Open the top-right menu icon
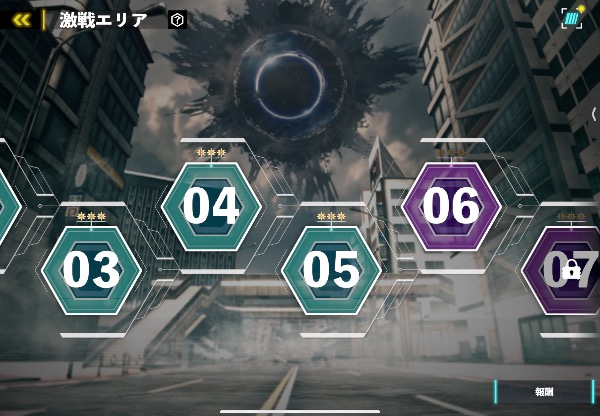The image size is (600, 416). click(x=572, y=18)
